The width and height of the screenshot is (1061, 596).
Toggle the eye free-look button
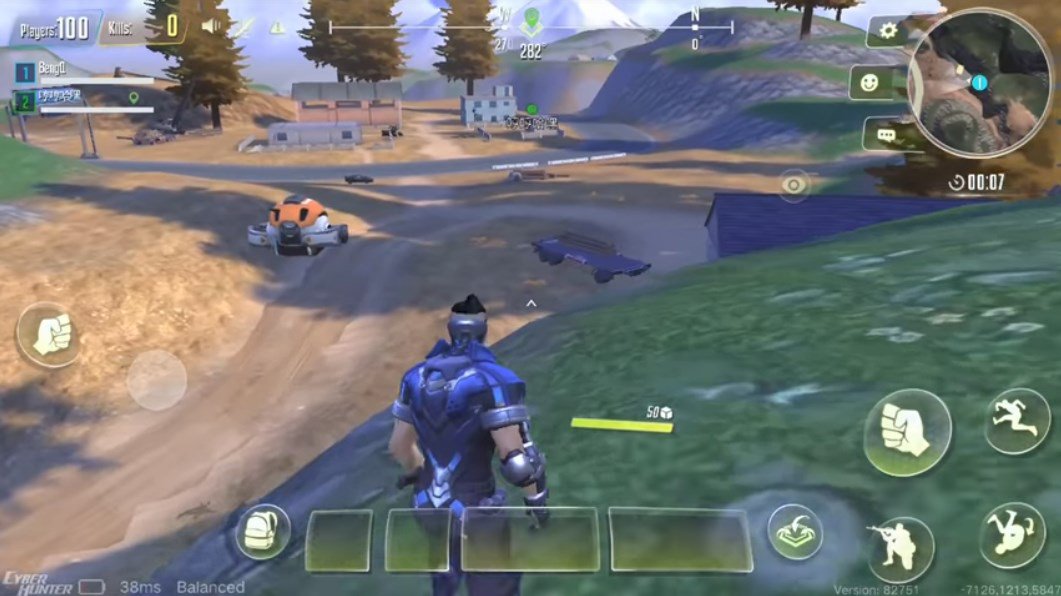795,185
